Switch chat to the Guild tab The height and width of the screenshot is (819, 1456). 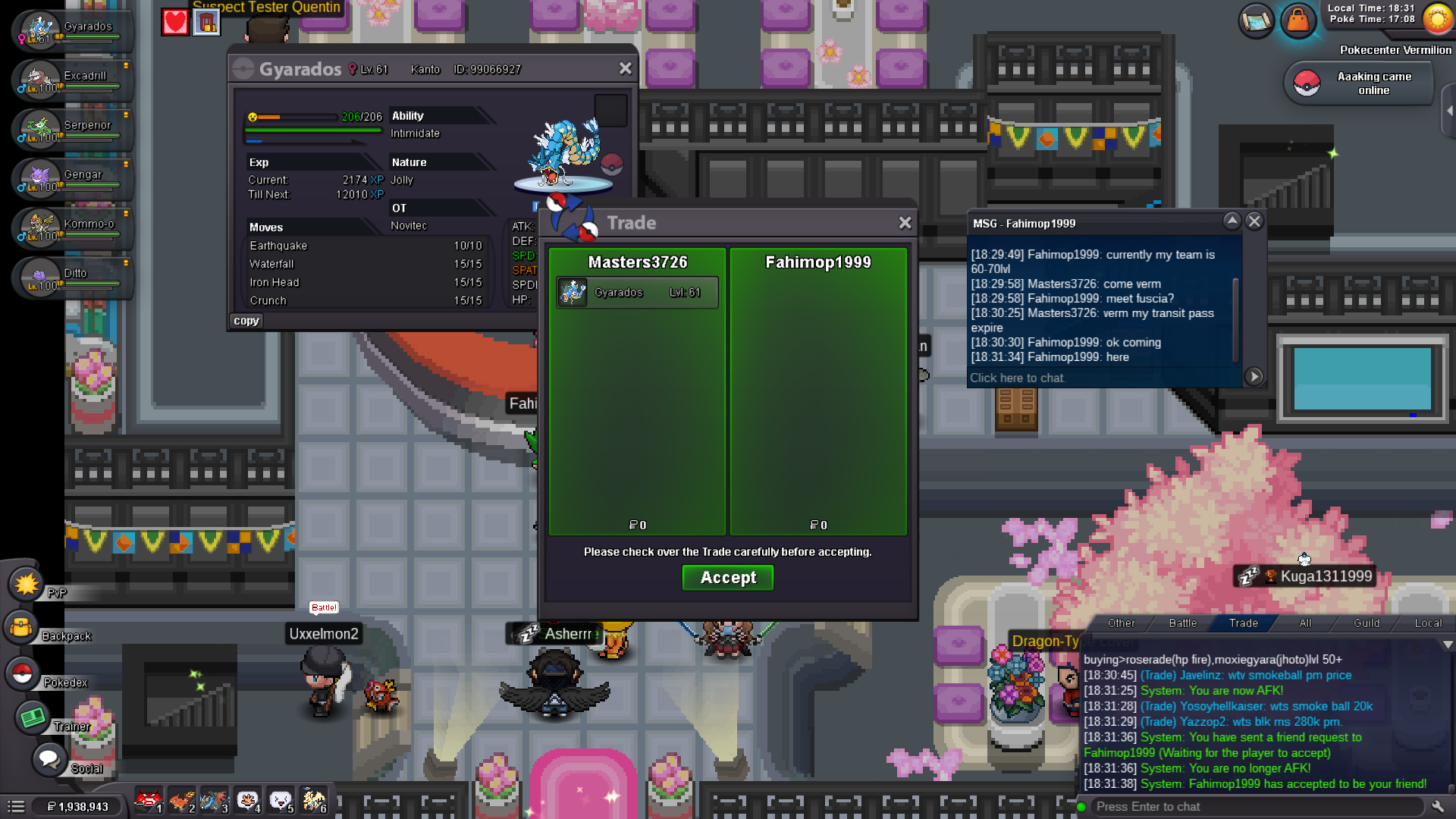1367,623
